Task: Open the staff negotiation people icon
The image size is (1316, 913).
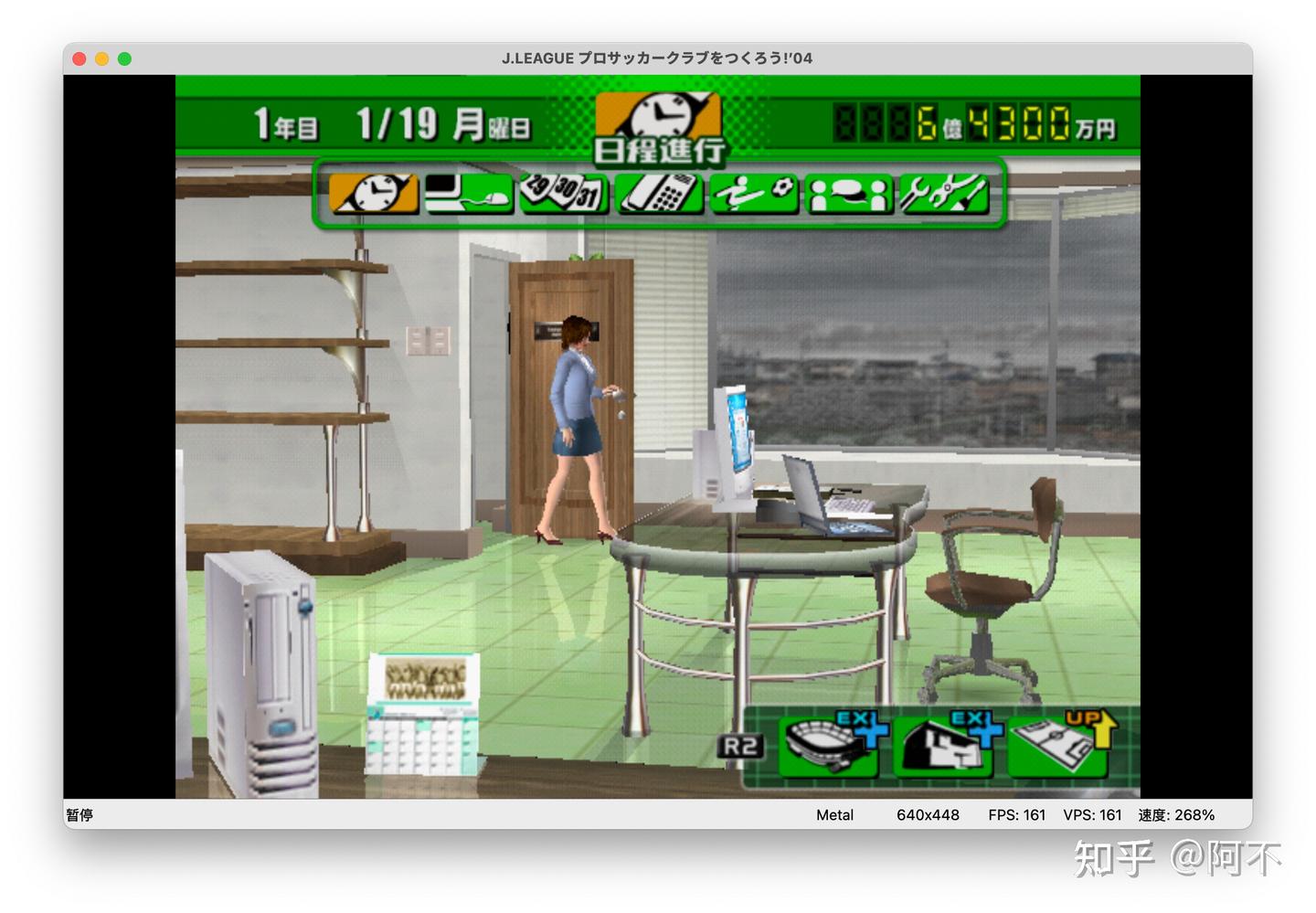Action: pos(849,193)
